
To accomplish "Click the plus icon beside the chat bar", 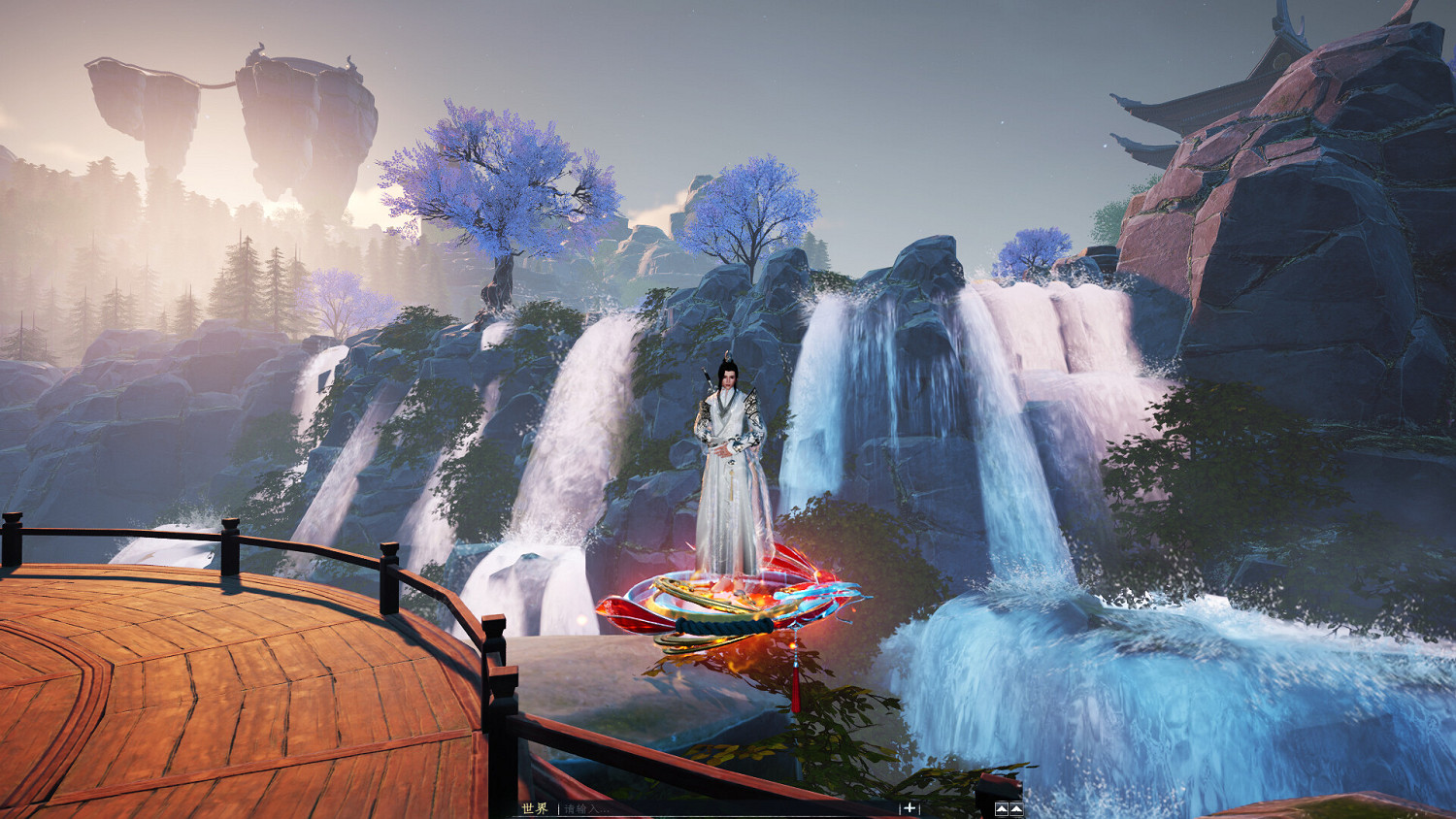I will pos(910,808).
